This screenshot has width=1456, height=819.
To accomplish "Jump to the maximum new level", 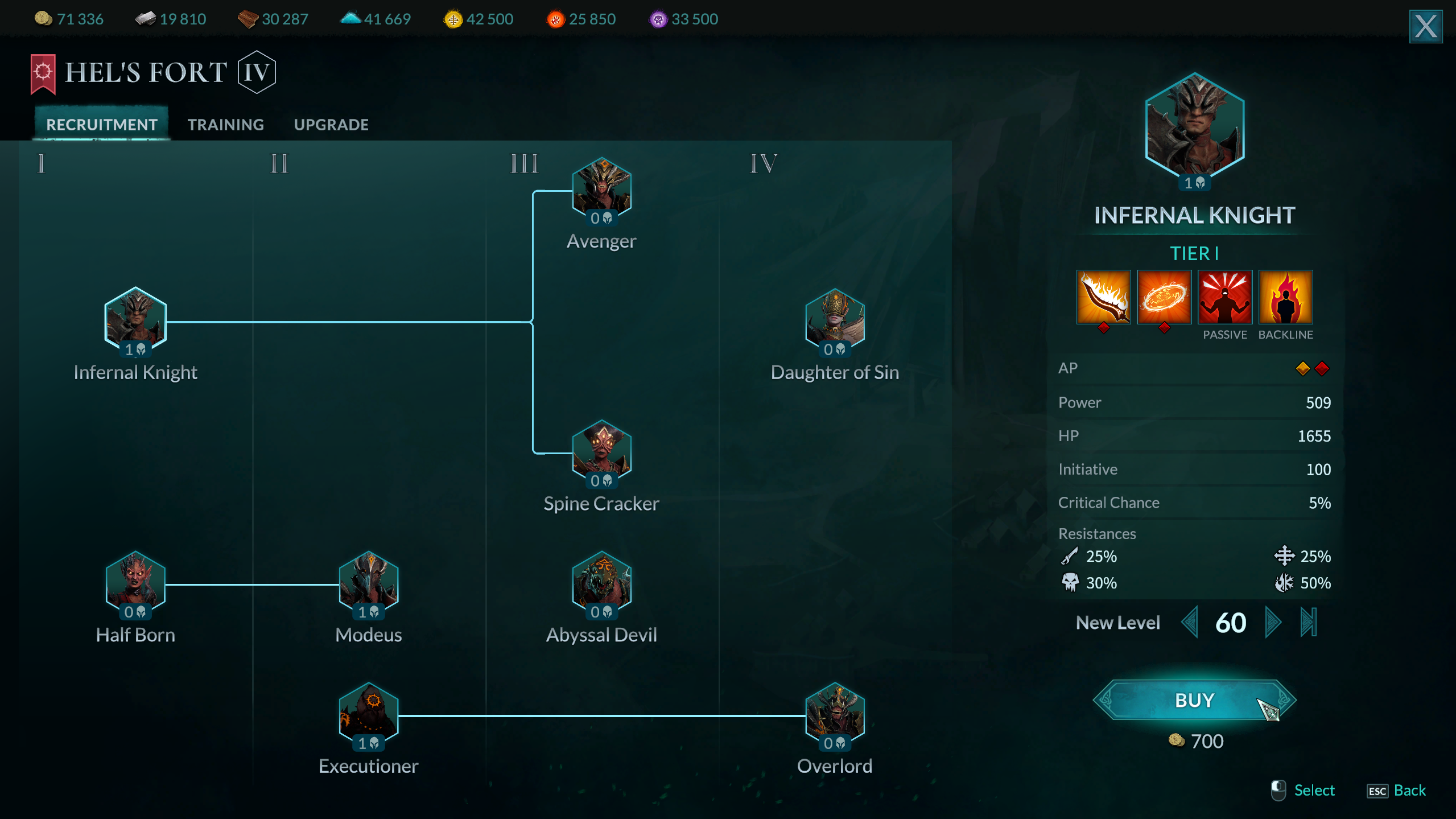I will pyautogui.click(x=1308, y=623).
